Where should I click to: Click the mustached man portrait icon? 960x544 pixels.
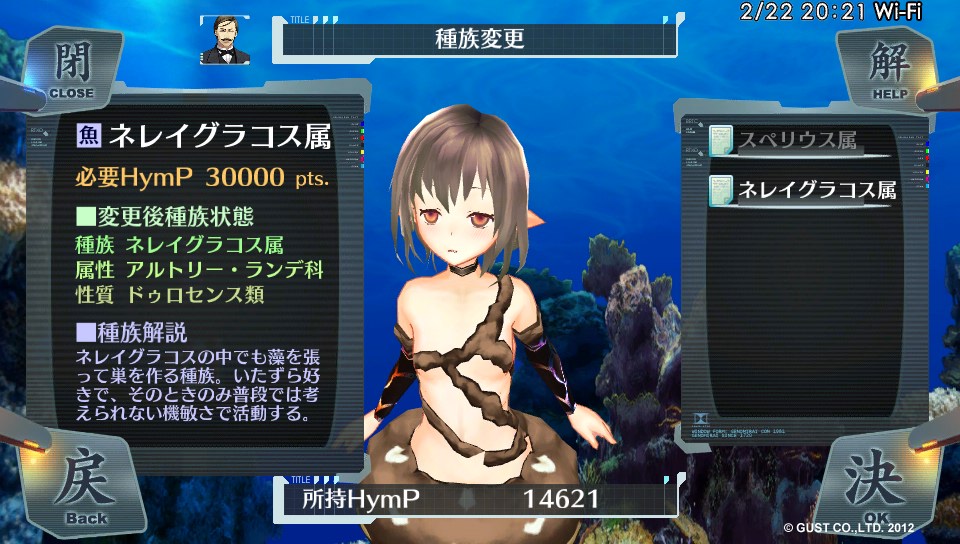pos(224,40)
